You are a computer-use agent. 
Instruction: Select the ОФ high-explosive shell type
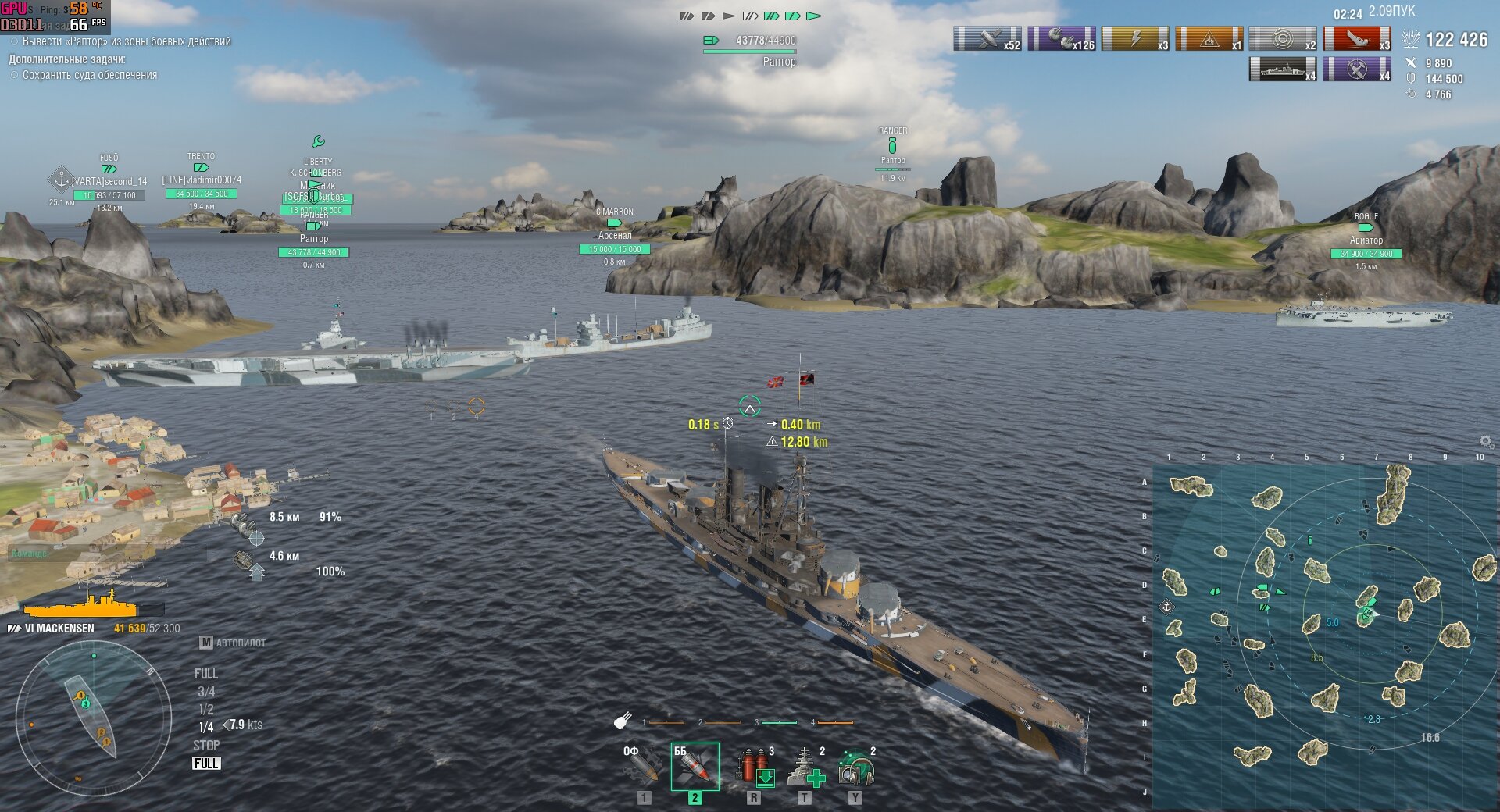tap(642, 765)
